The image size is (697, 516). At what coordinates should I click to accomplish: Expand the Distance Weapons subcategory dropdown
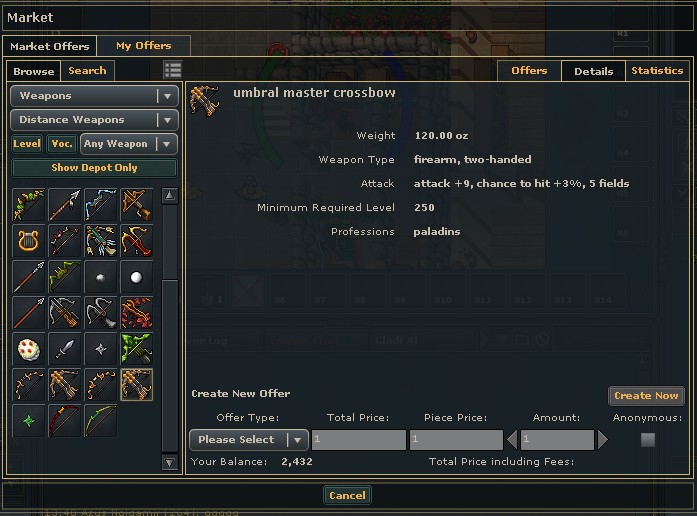click(94, 120)
